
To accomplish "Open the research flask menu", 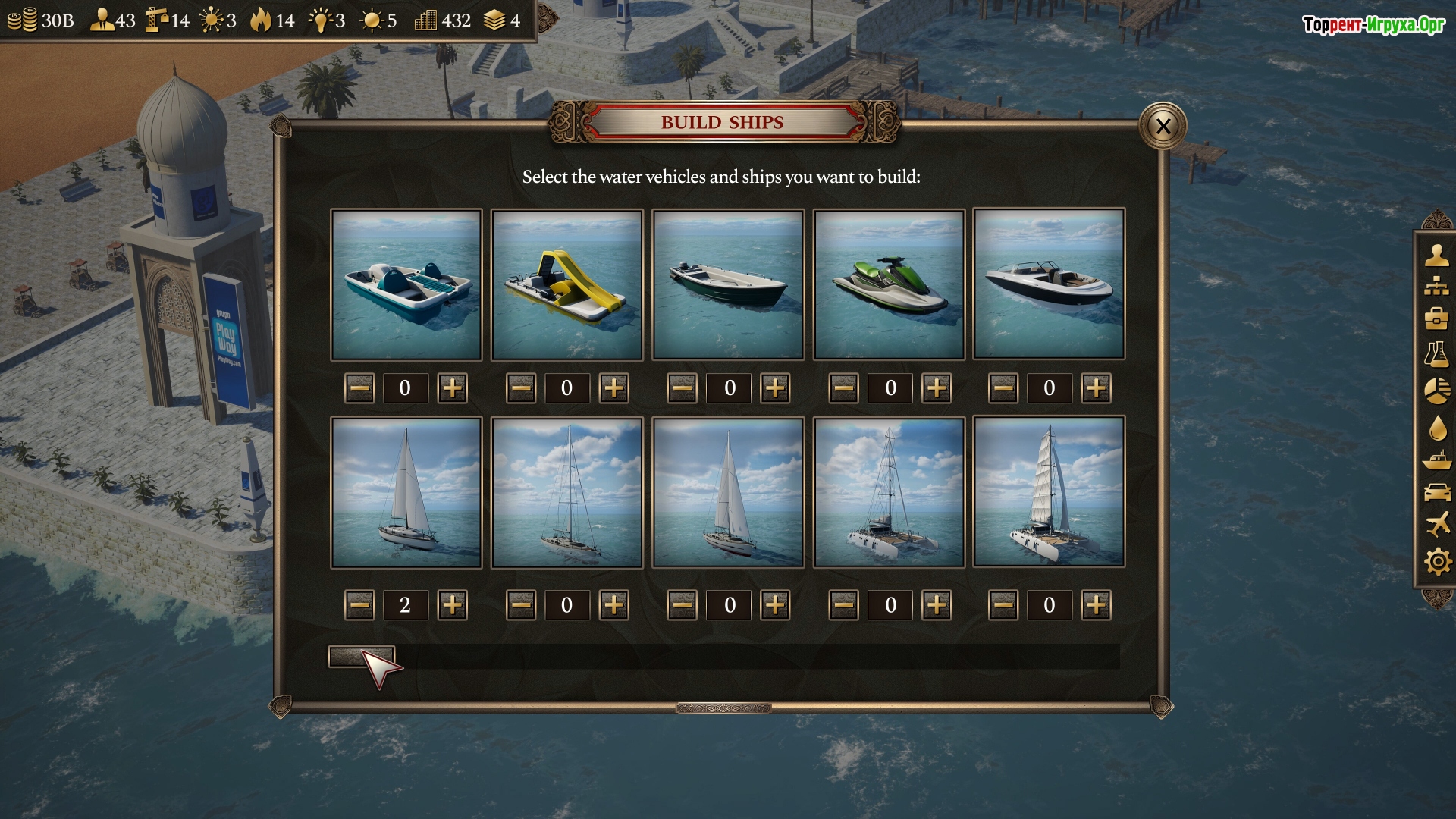I will tap(1436, 354).
